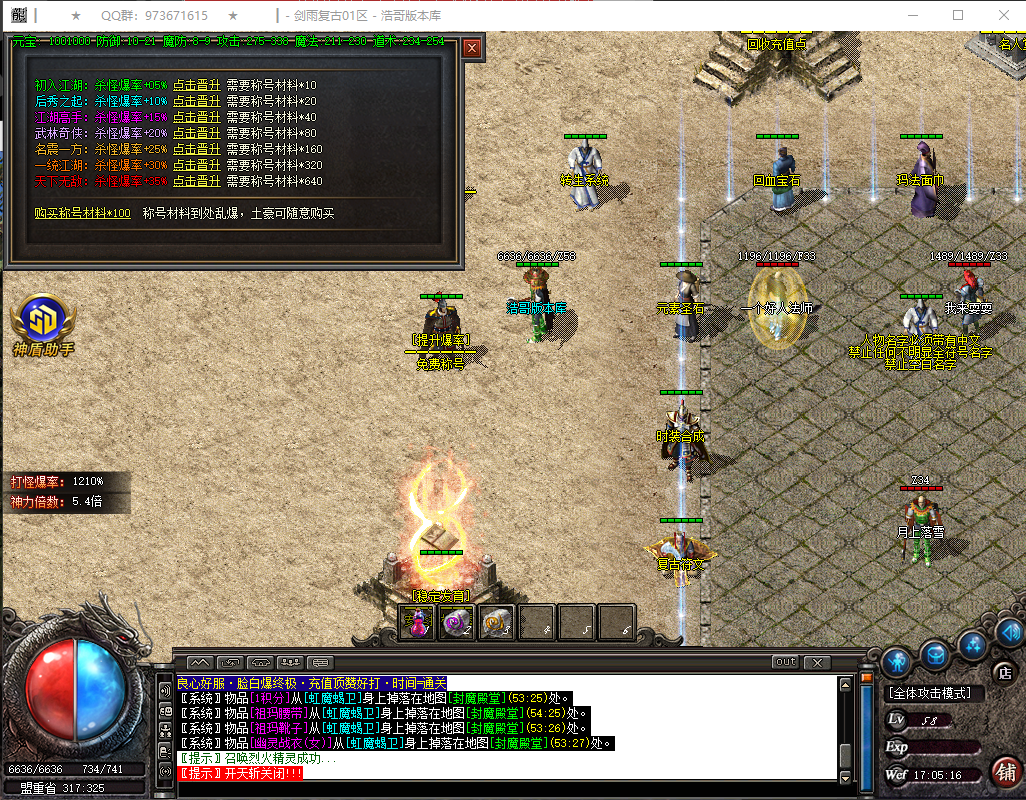
Task: Use the red potion in the quick belt
Action: tap(417, 622)
